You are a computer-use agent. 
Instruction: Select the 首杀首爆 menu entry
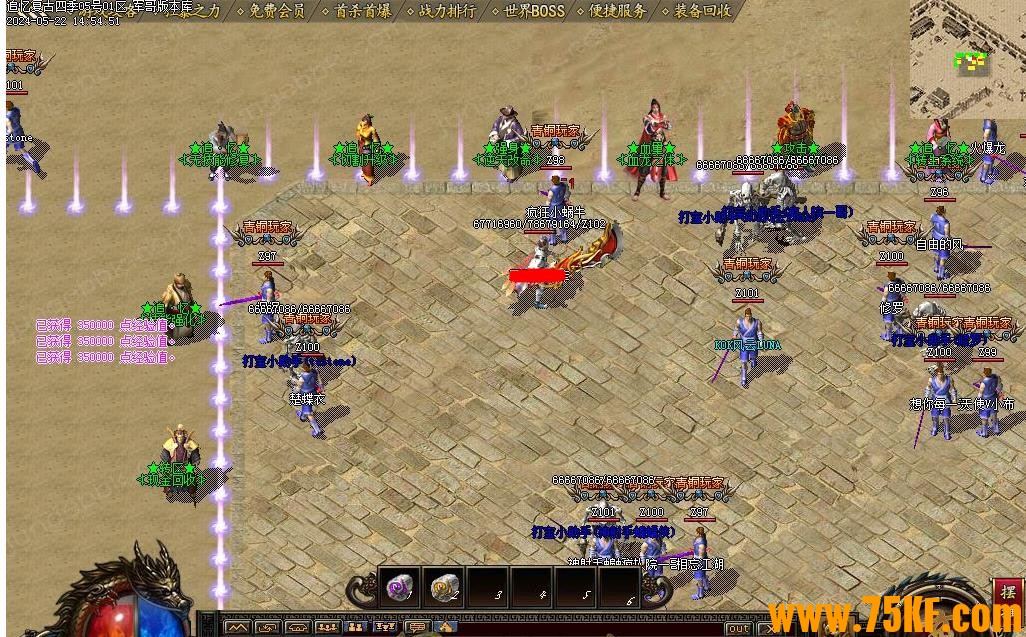pos(362,11)
